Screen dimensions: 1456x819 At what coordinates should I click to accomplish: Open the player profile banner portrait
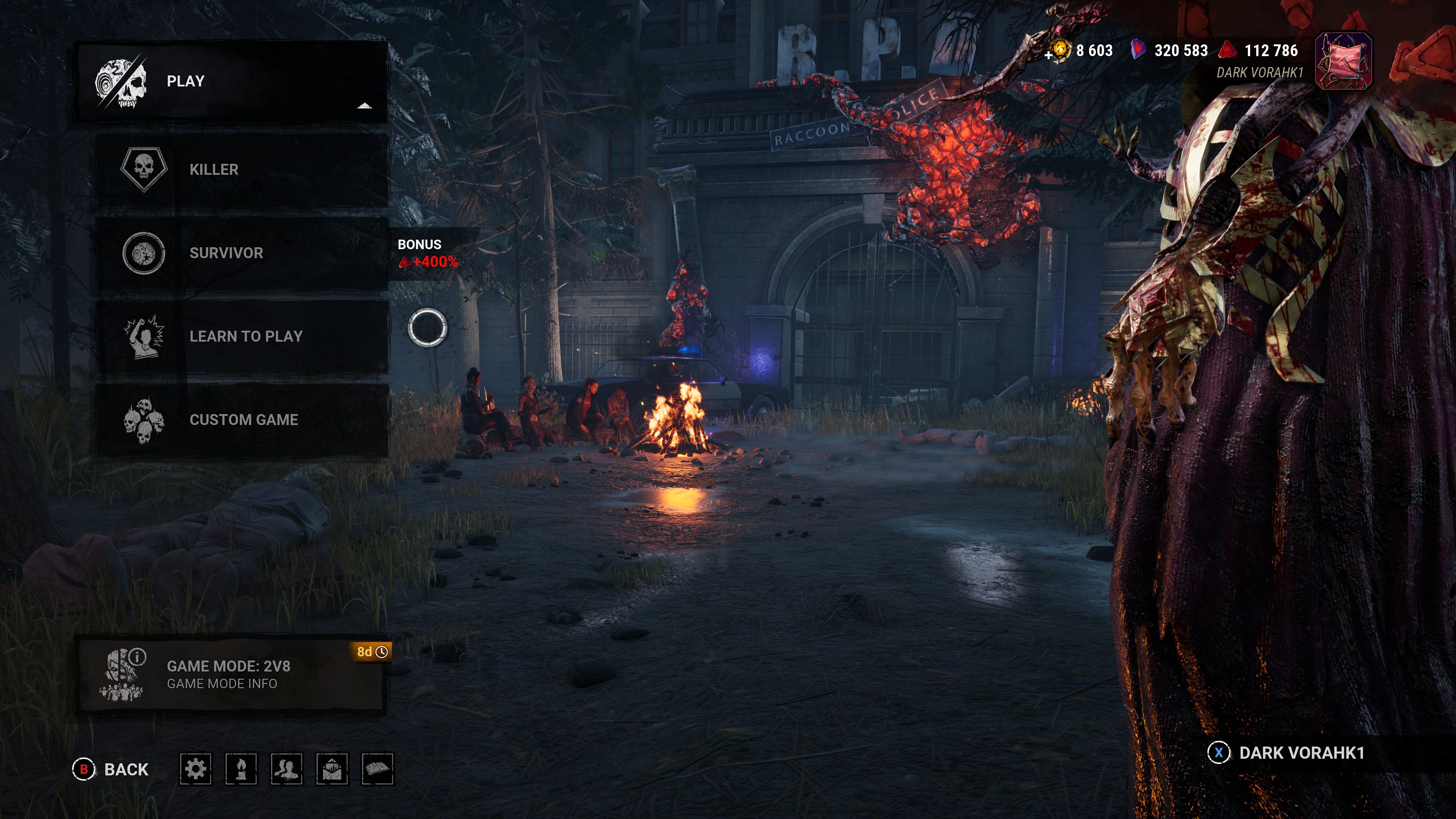1343,61
